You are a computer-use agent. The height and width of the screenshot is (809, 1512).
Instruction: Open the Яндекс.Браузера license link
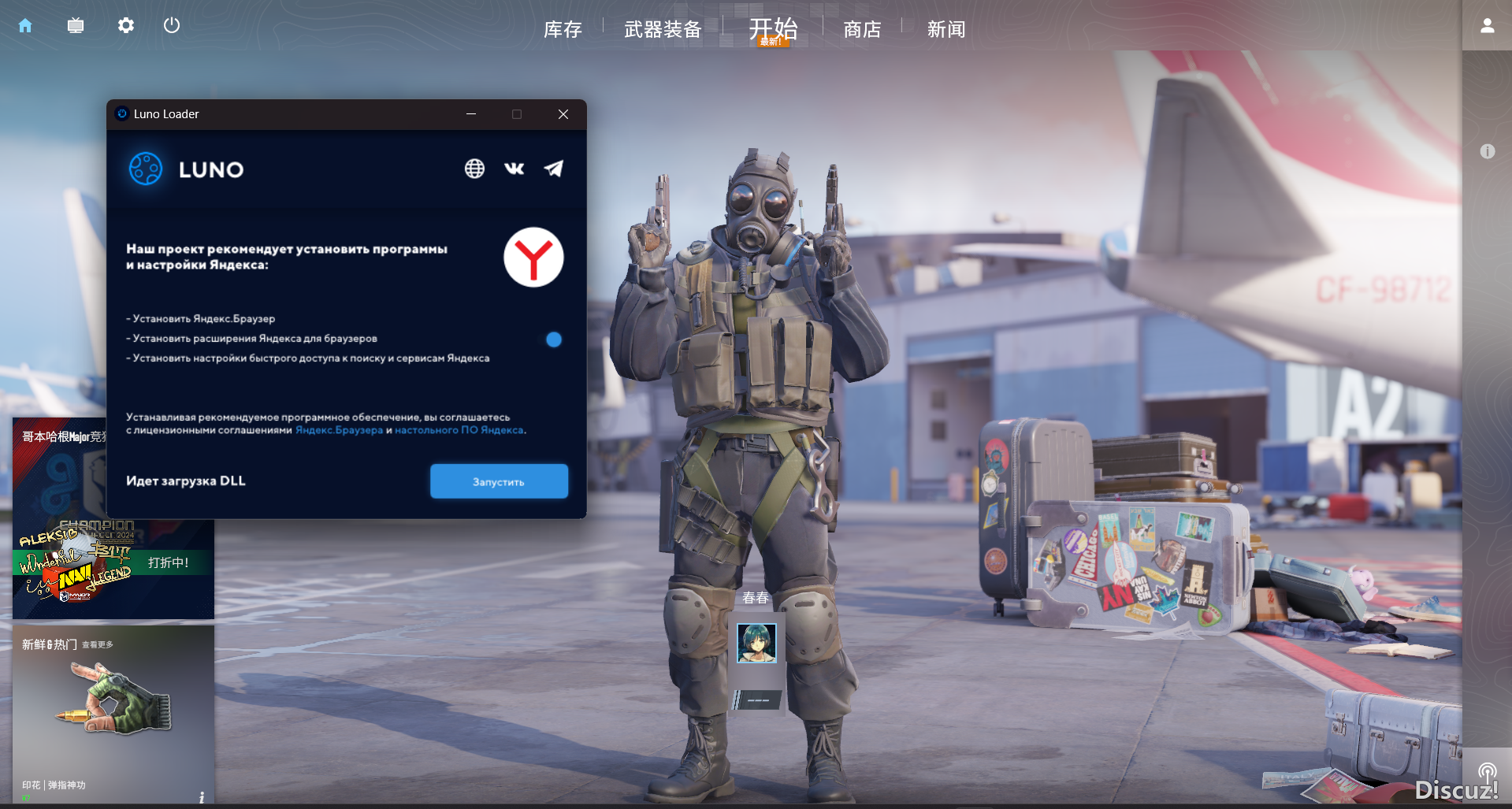coord(339,430)
